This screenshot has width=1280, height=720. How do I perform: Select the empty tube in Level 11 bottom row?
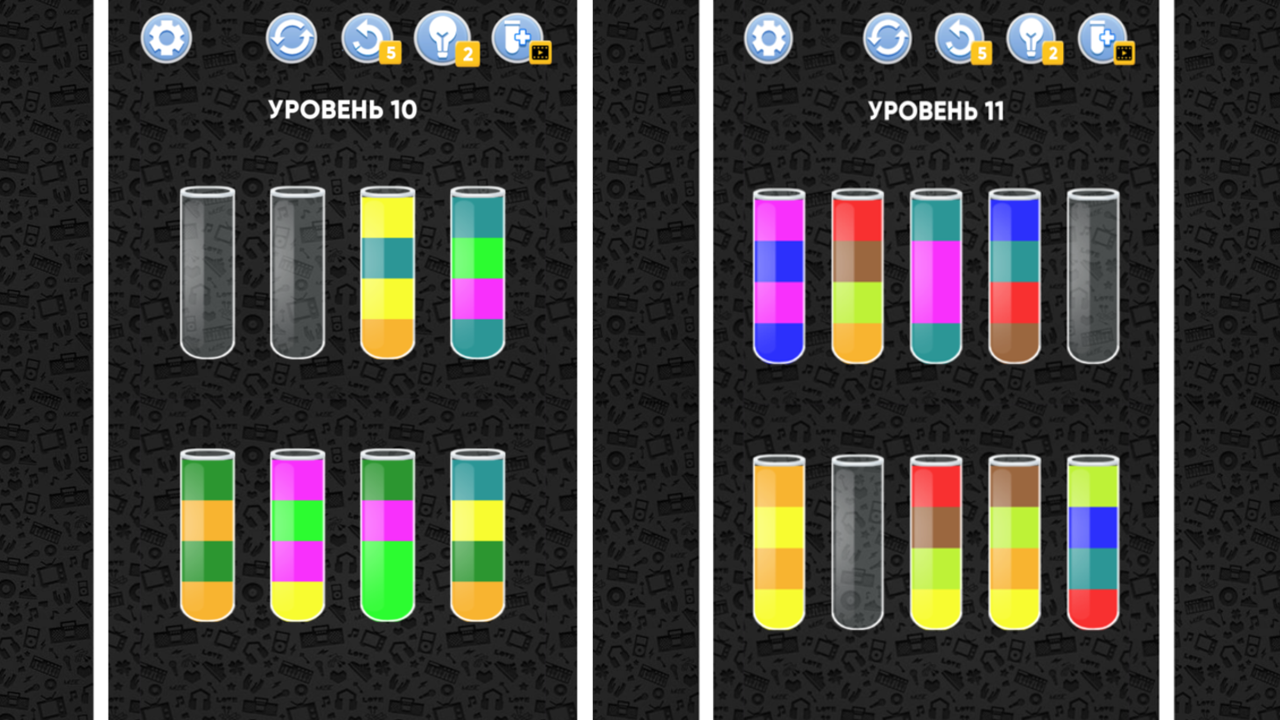pyautogui.click(x=856, y=540)
